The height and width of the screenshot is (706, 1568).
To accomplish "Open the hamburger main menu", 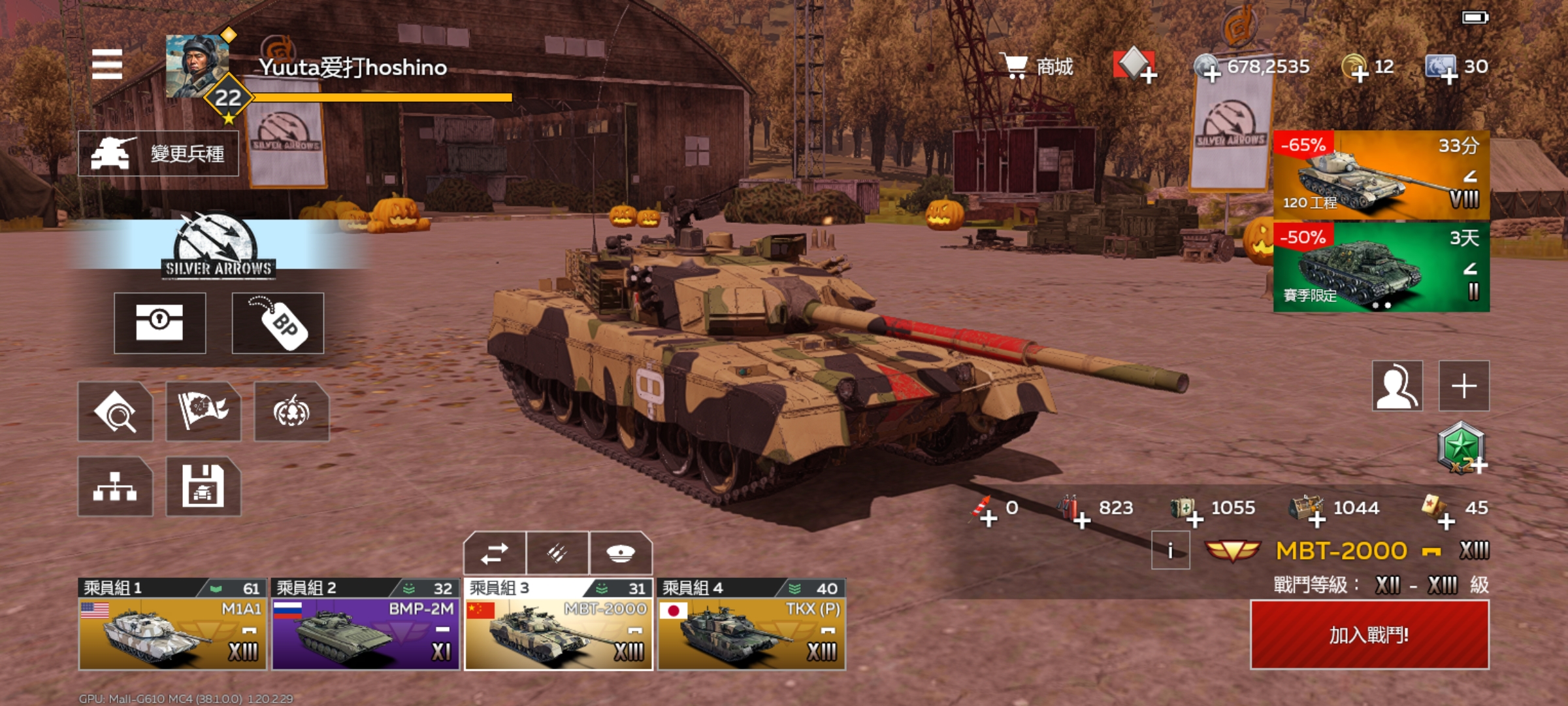I will pyautogui.click(x=107, y=64).
